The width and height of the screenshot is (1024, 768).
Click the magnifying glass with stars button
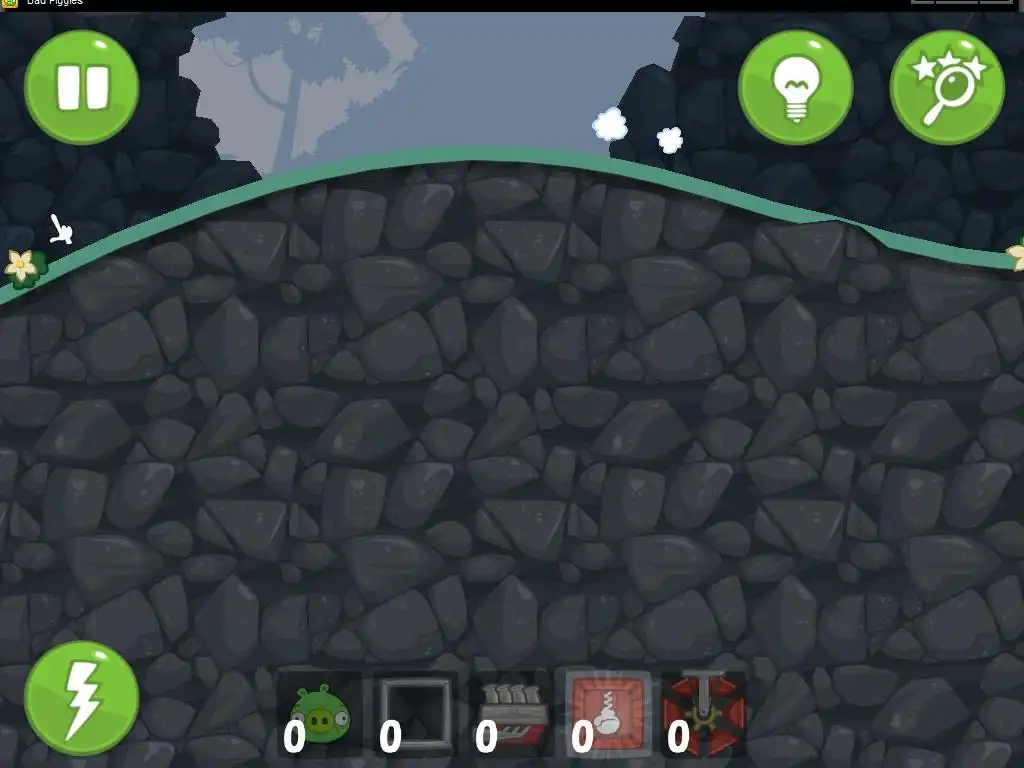pyautogui.click(x=946, y=87)
